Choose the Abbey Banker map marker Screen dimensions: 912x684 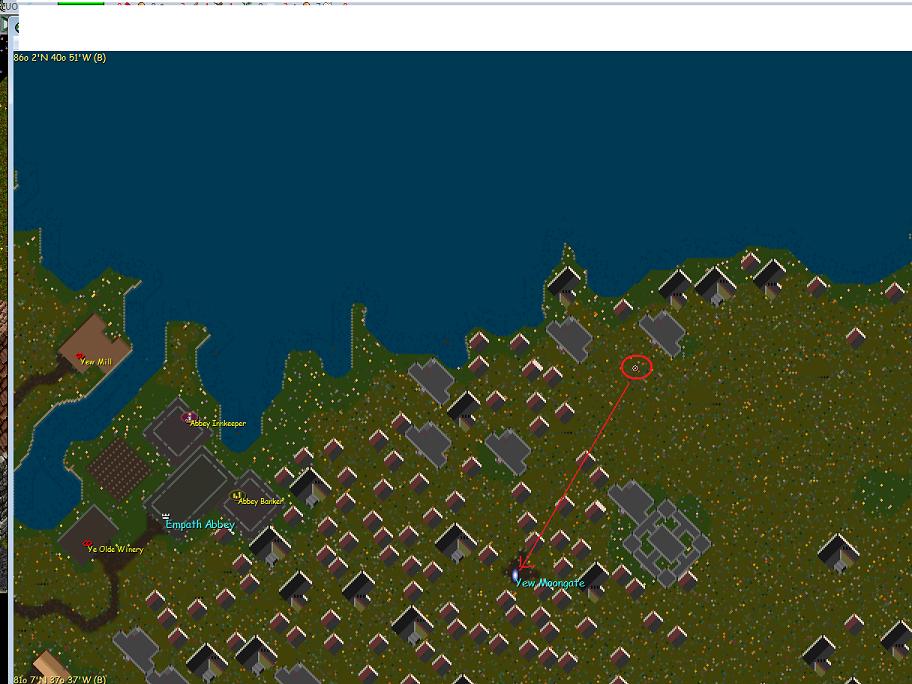pos(236,495)
